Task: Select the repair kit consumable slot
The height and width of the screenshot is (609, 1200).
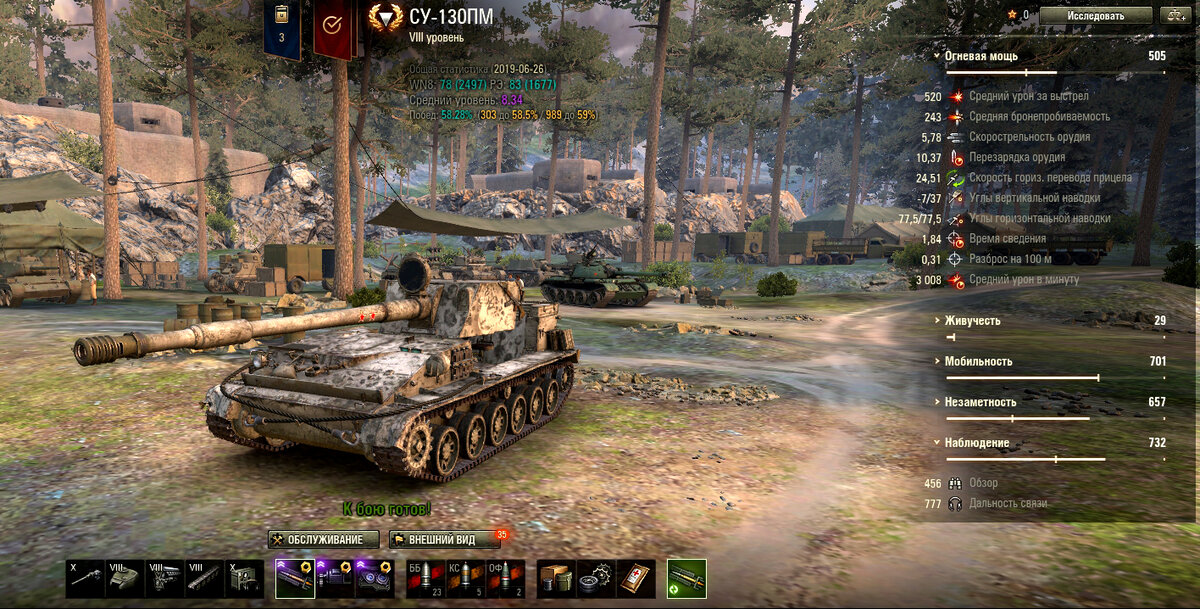Action: click(596, 579)
